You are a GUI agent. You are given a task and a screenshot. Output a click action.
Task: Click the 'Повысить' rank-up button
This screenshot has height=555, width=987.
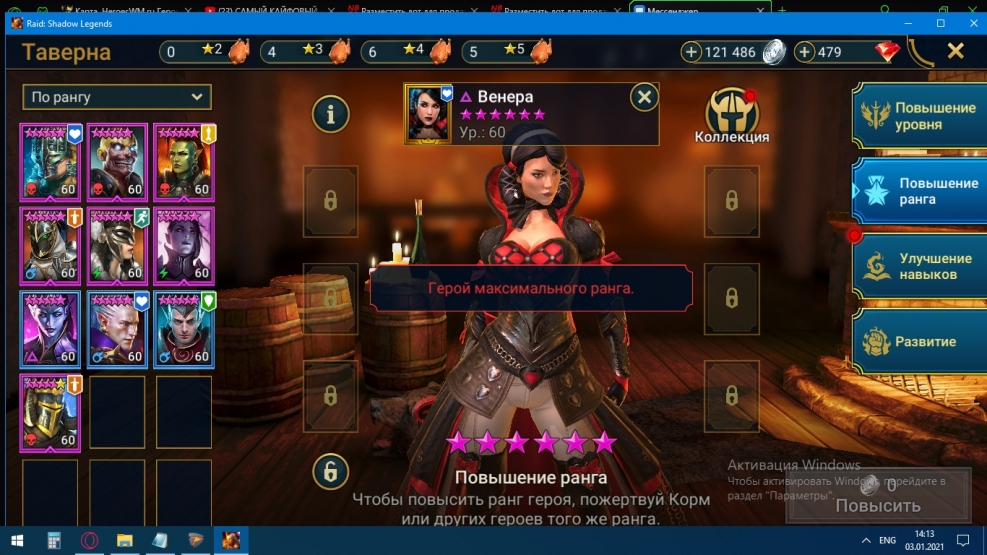click(x=878, y=505)
